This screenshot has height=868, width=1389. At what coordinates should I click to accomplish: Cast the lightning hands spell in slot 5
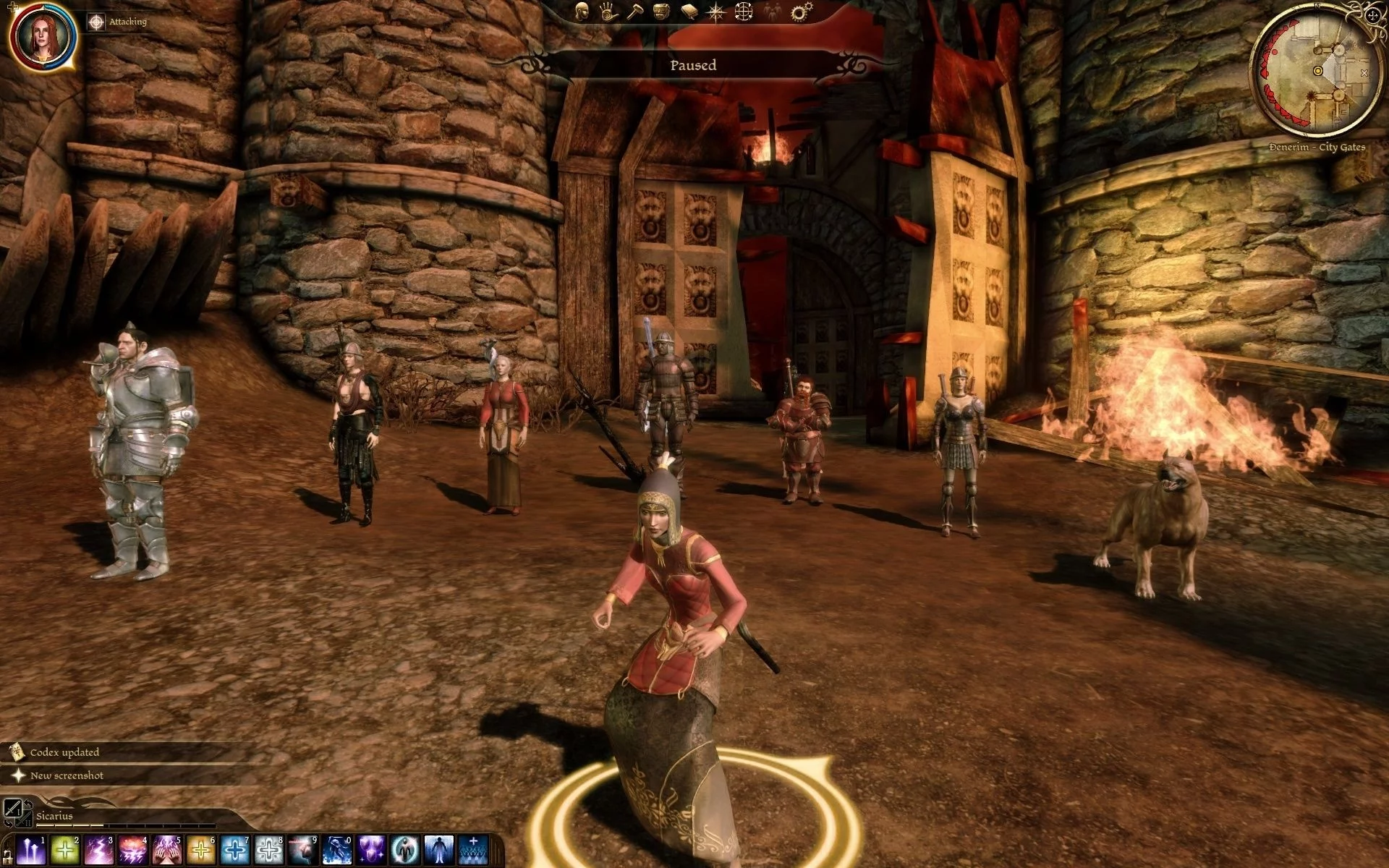click(166, 851)
